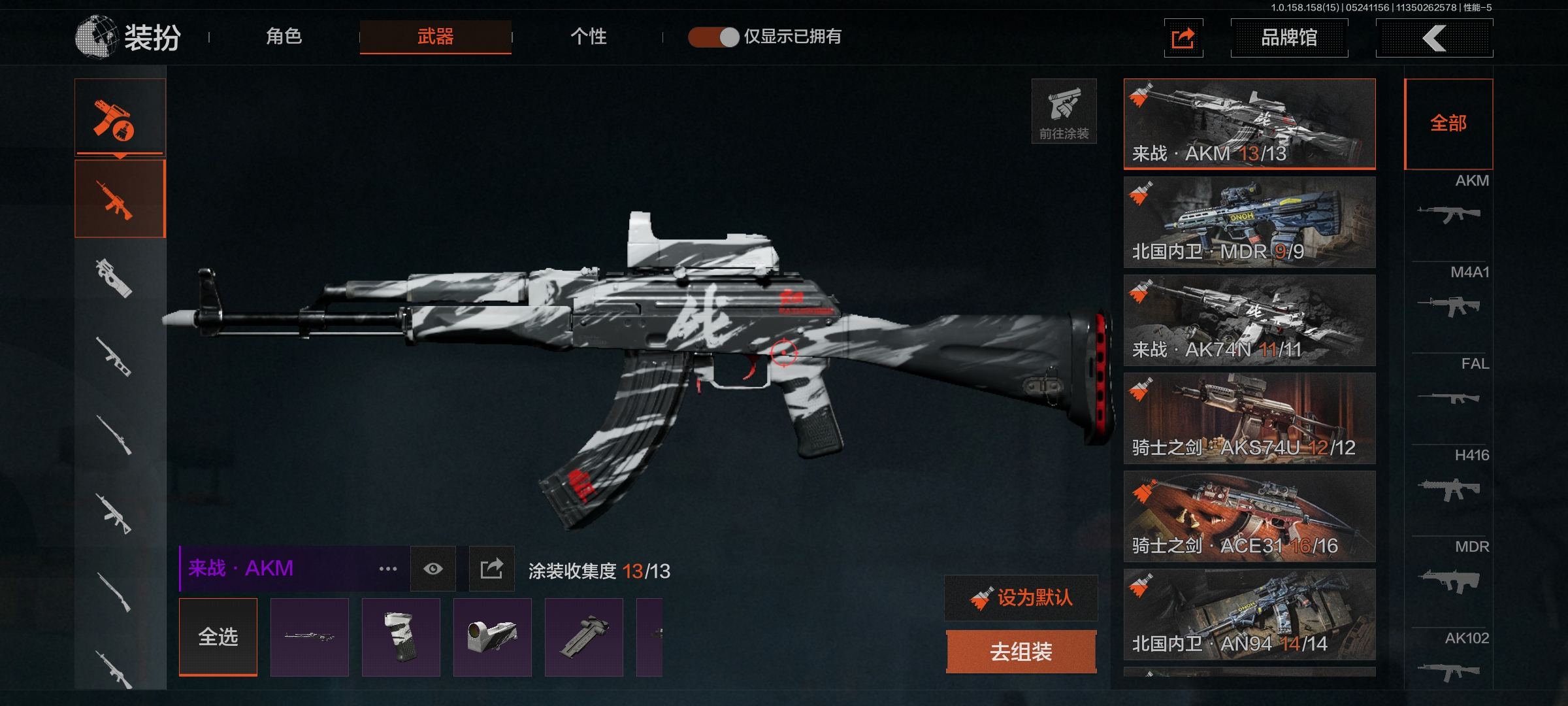Click the share icon in top bar

click(x=1183, y=38)
